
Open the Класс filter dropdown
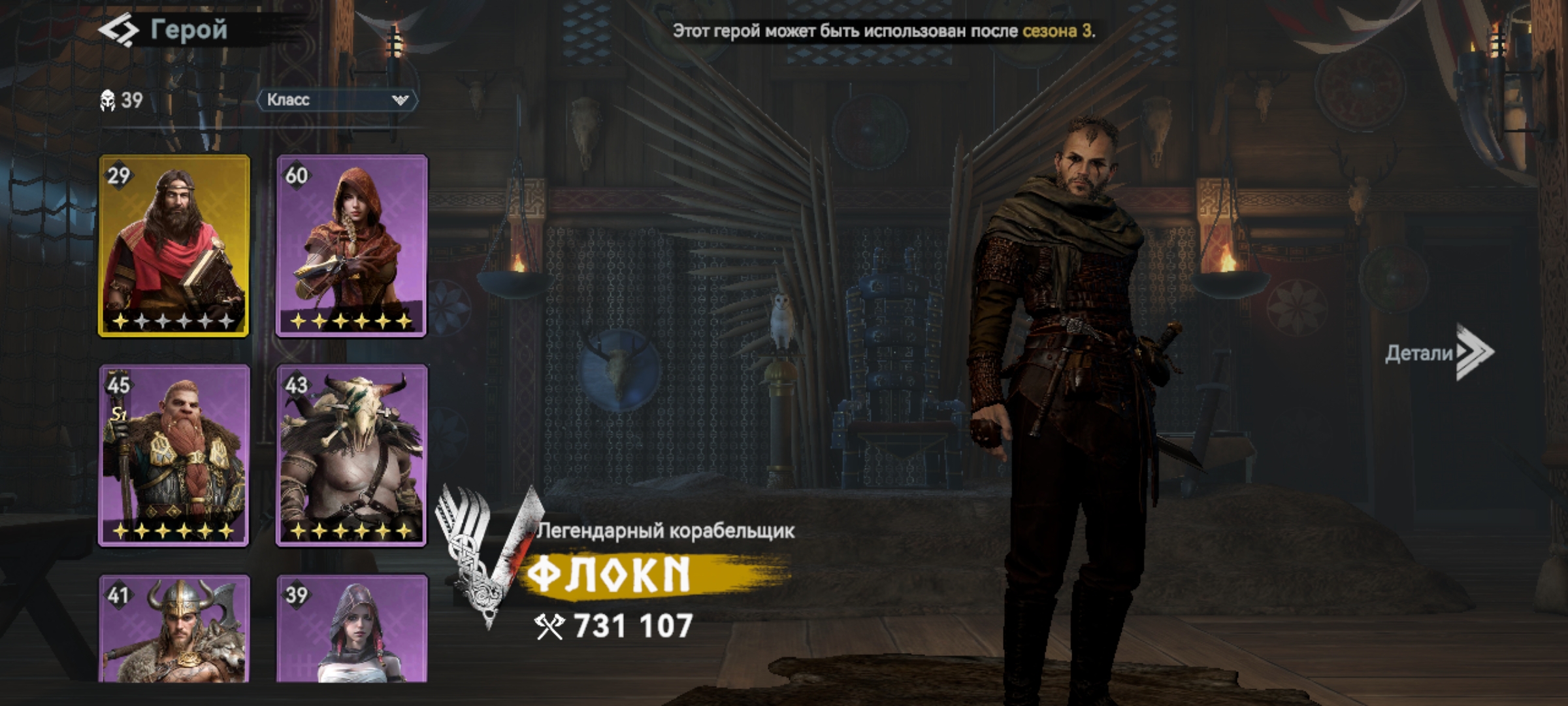pos(337,100)
